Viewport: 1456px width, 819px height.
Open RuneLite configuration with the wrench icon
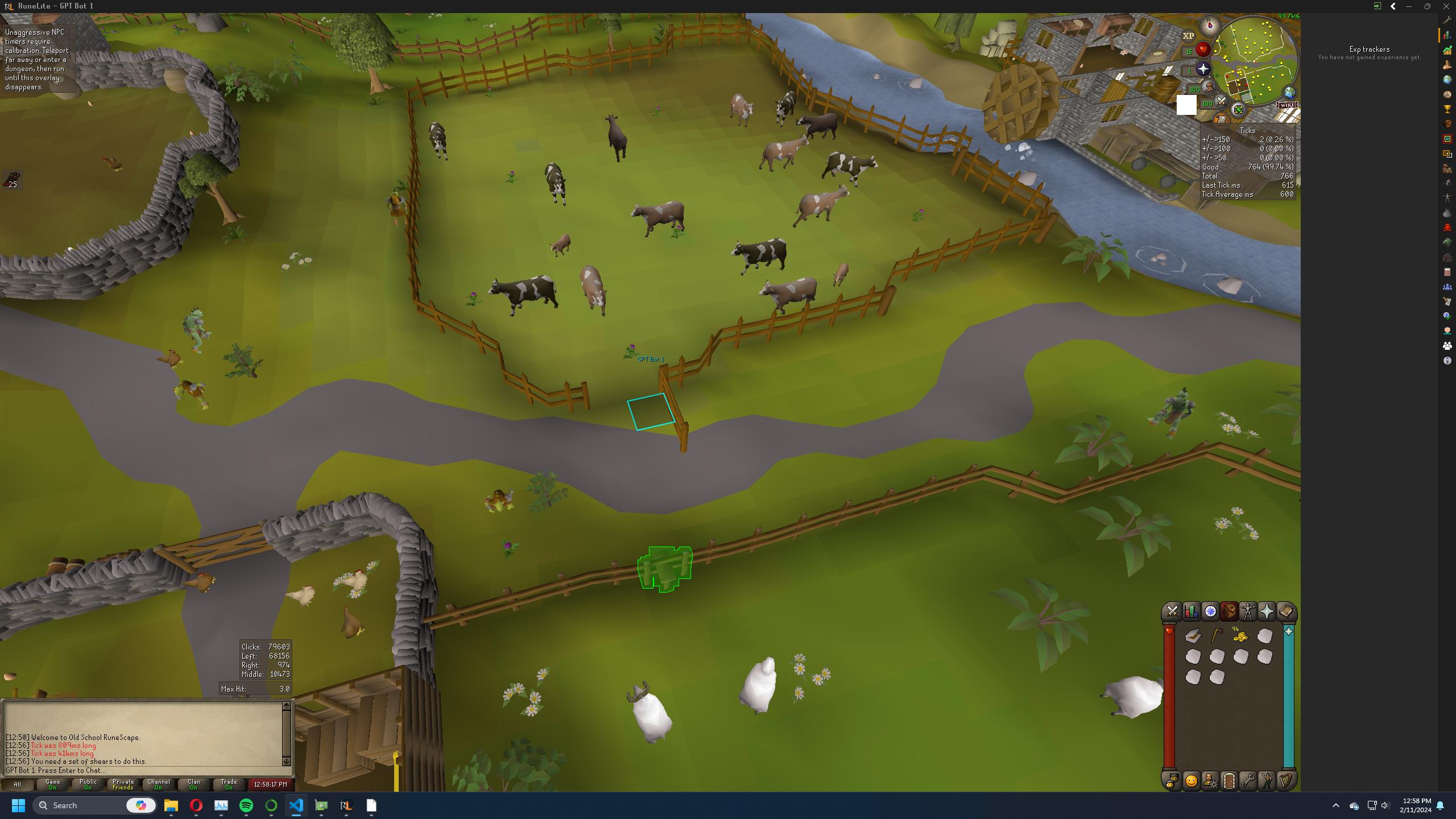point(1248,781)
